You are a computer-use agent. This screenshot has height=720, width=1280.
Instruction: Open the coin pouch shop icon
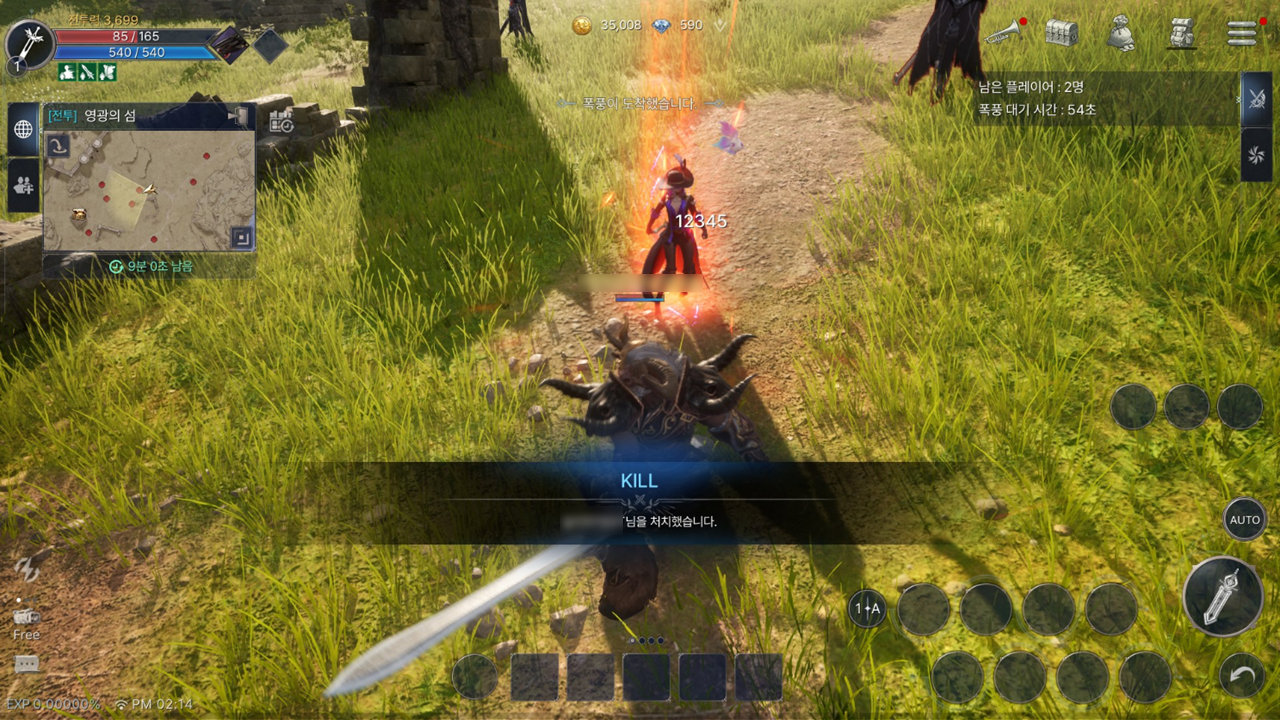point(1121,34)
